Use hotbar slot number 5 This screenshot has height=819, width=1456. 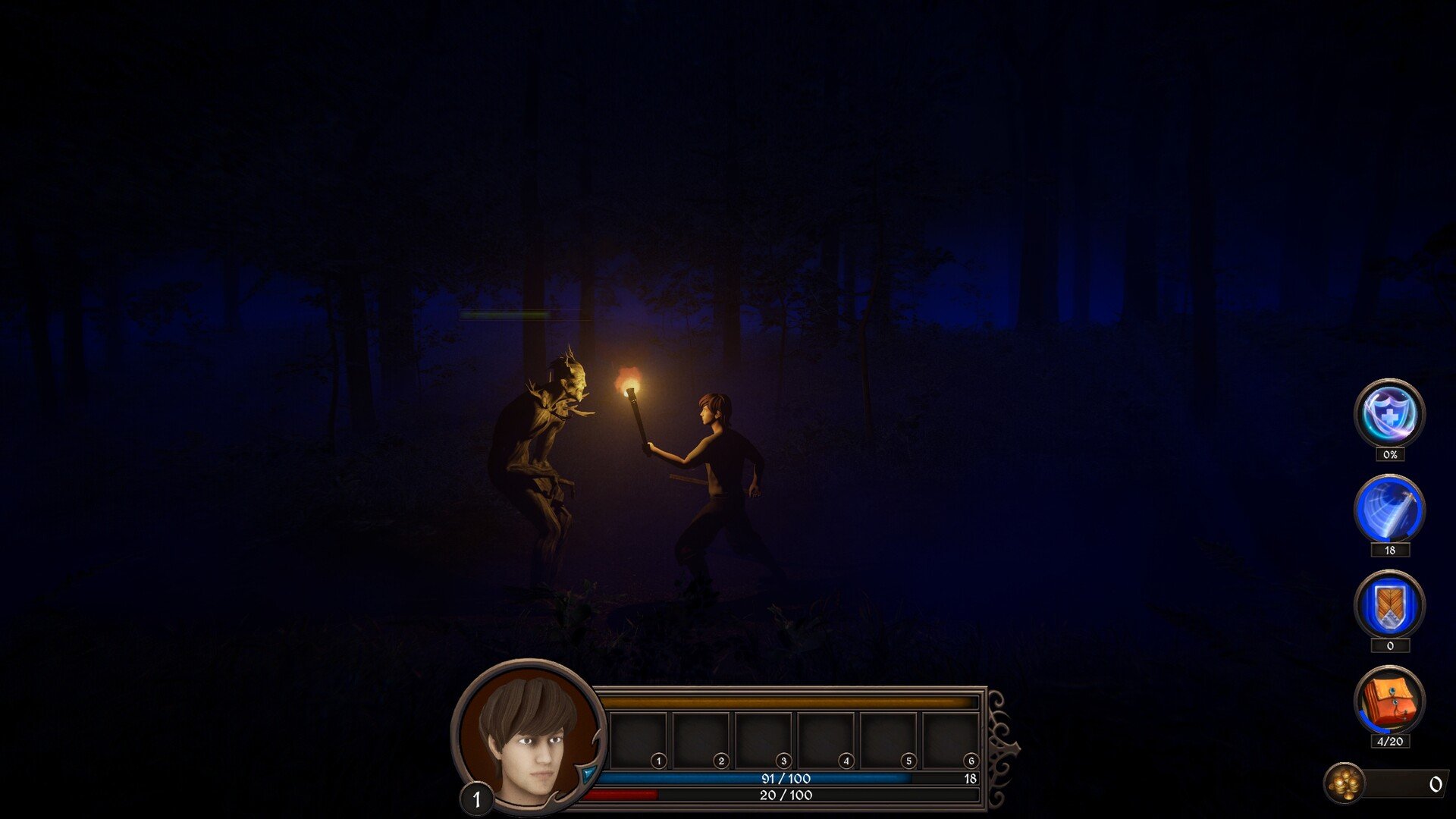[888, 740]
